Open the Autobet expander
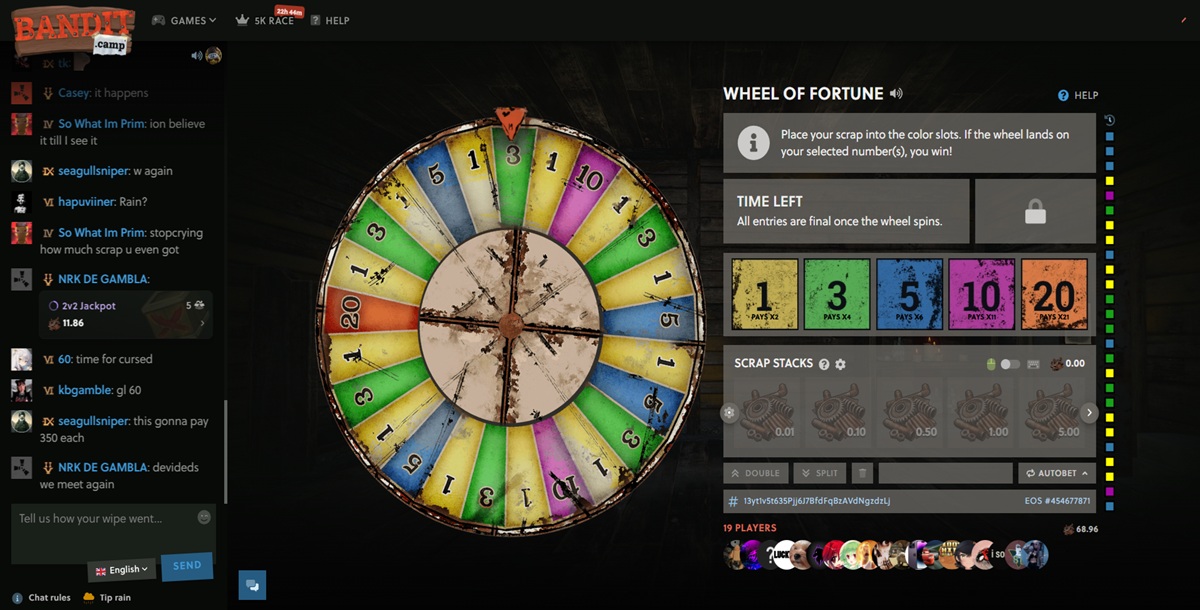 click(1056, 473)
